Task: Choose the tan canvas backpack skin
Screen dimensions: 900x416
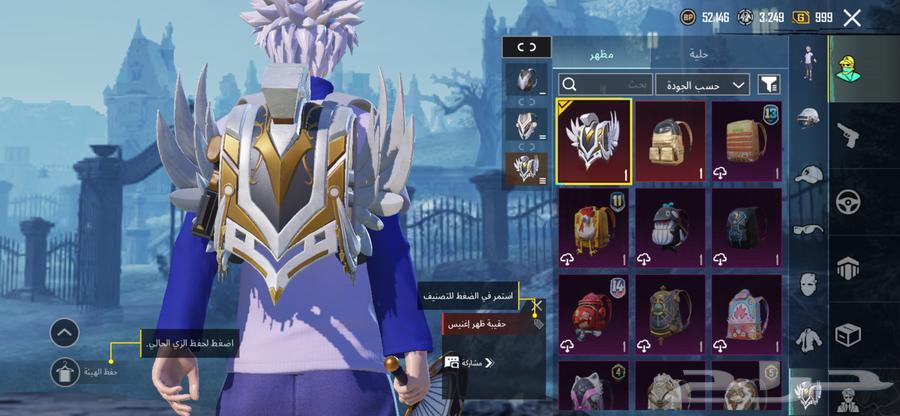Action: pos(670,140)
